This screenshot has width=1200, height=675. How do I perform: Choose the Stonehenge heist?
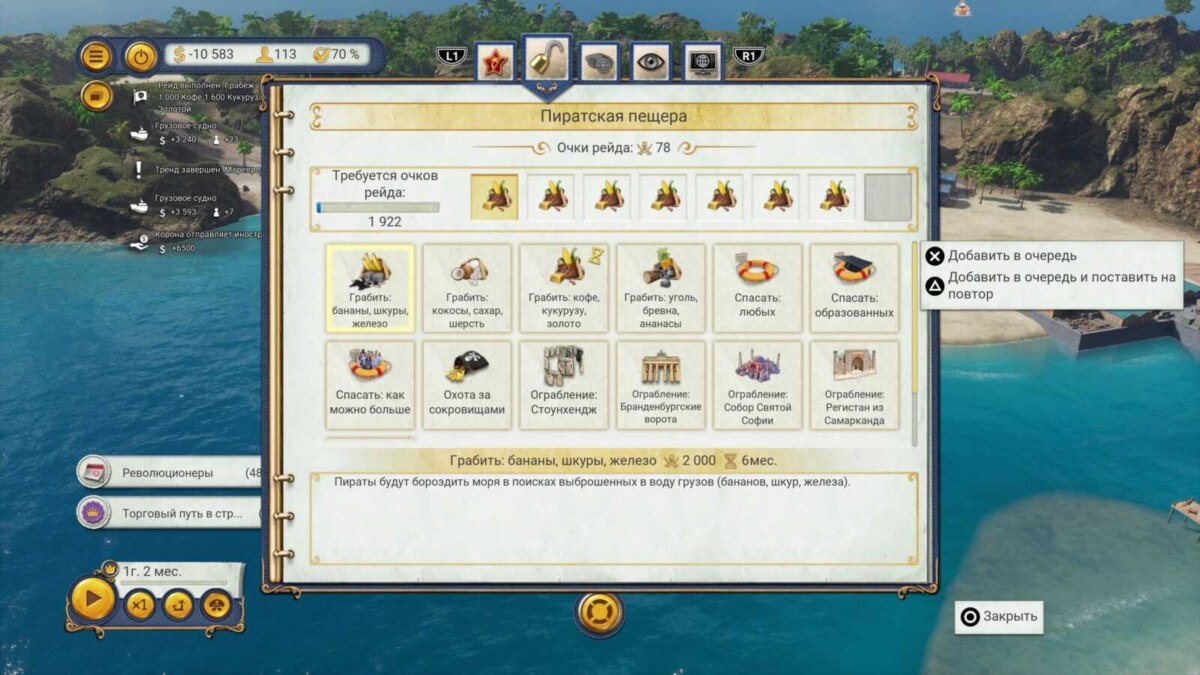[x=563, y=385]
